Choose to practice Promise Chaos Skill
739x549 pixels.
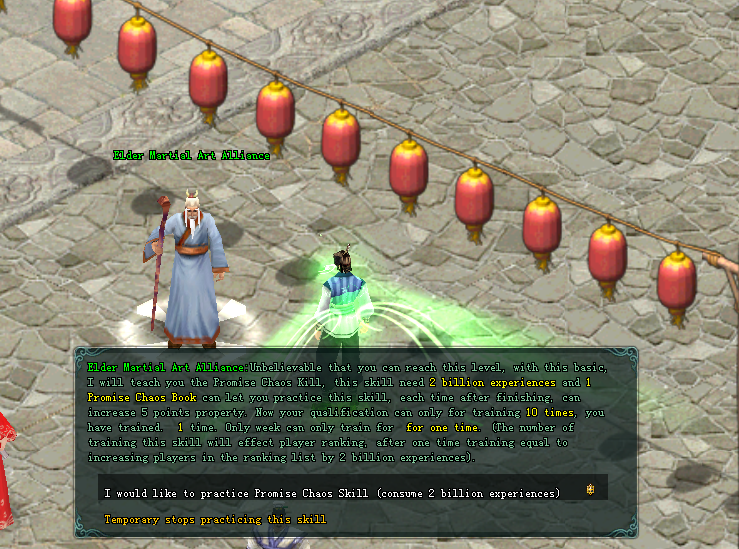pos(332,493)
